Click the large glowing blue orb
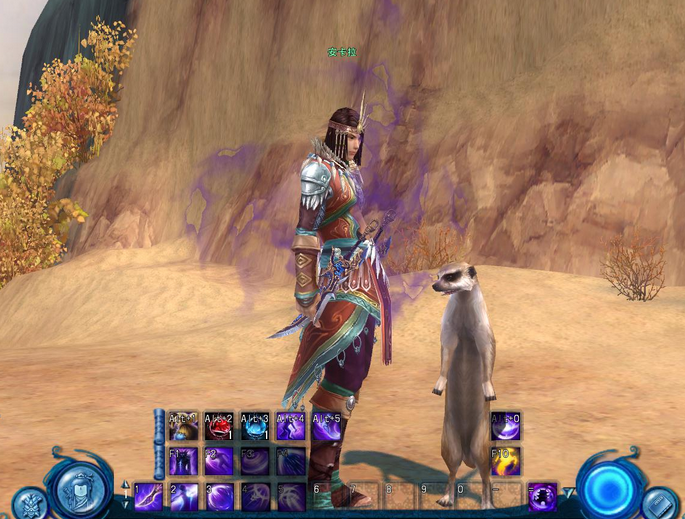The width and height of the screenshot is (685, 519). tap(610, 486)
